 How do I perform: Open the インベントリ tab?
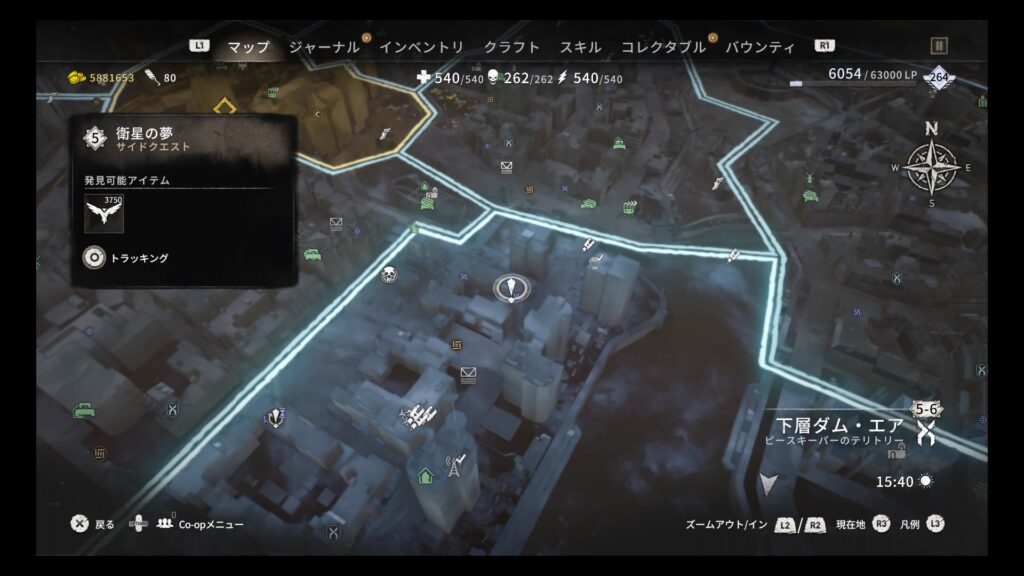tap(421, 47)
